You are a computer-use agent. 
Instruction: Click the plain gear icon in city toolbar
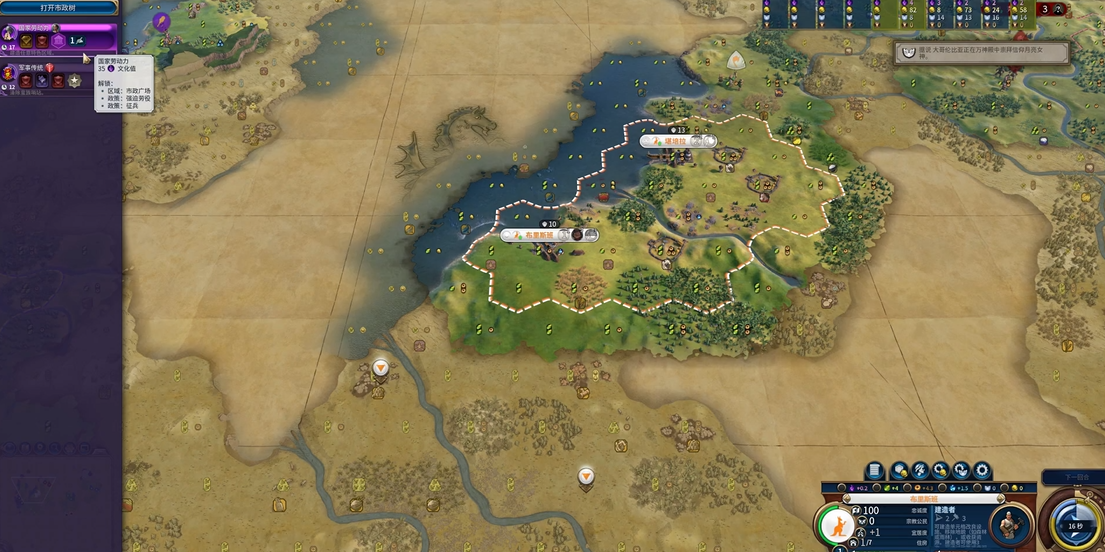pyautogui.click(x=982, y=470)
